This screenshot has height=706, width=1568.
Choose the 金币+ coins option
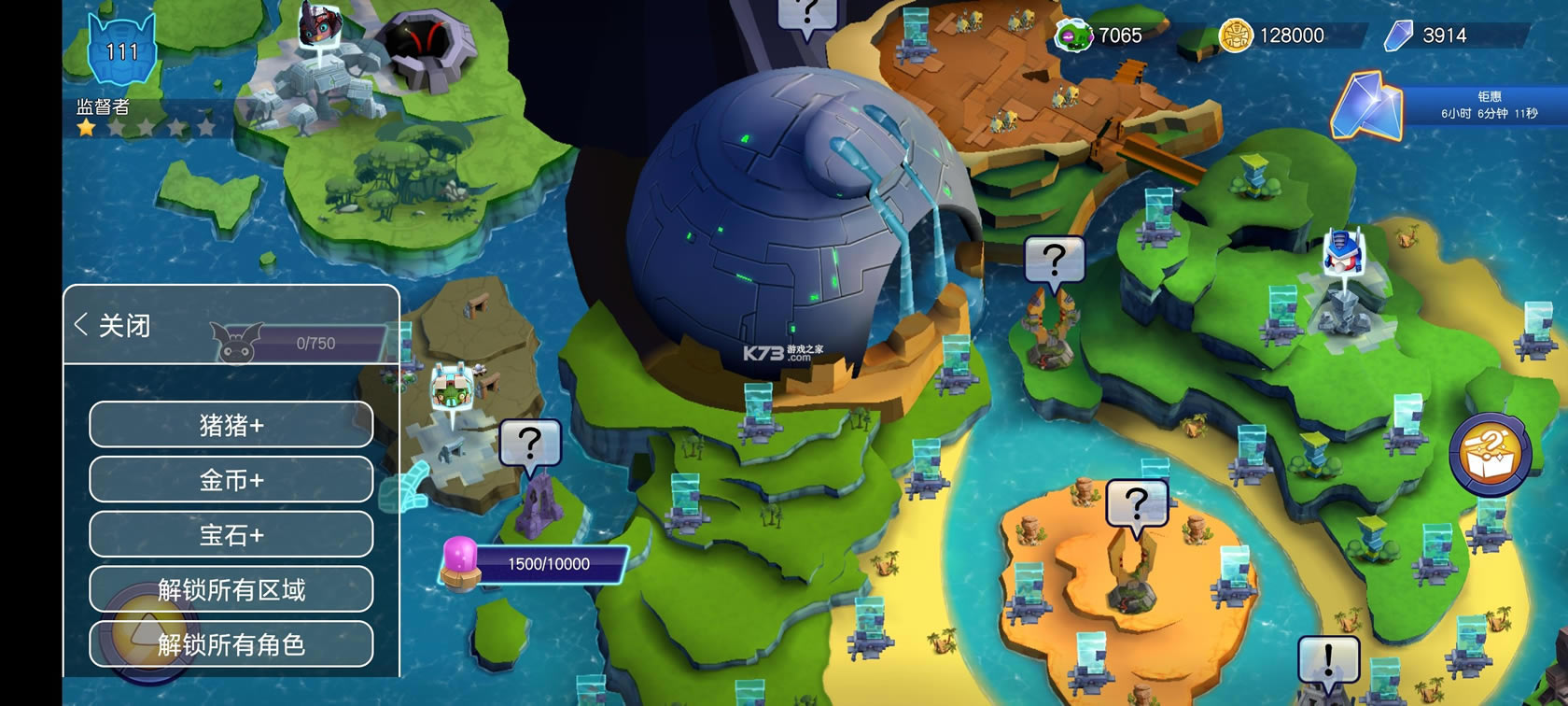[x=231, y=480]
